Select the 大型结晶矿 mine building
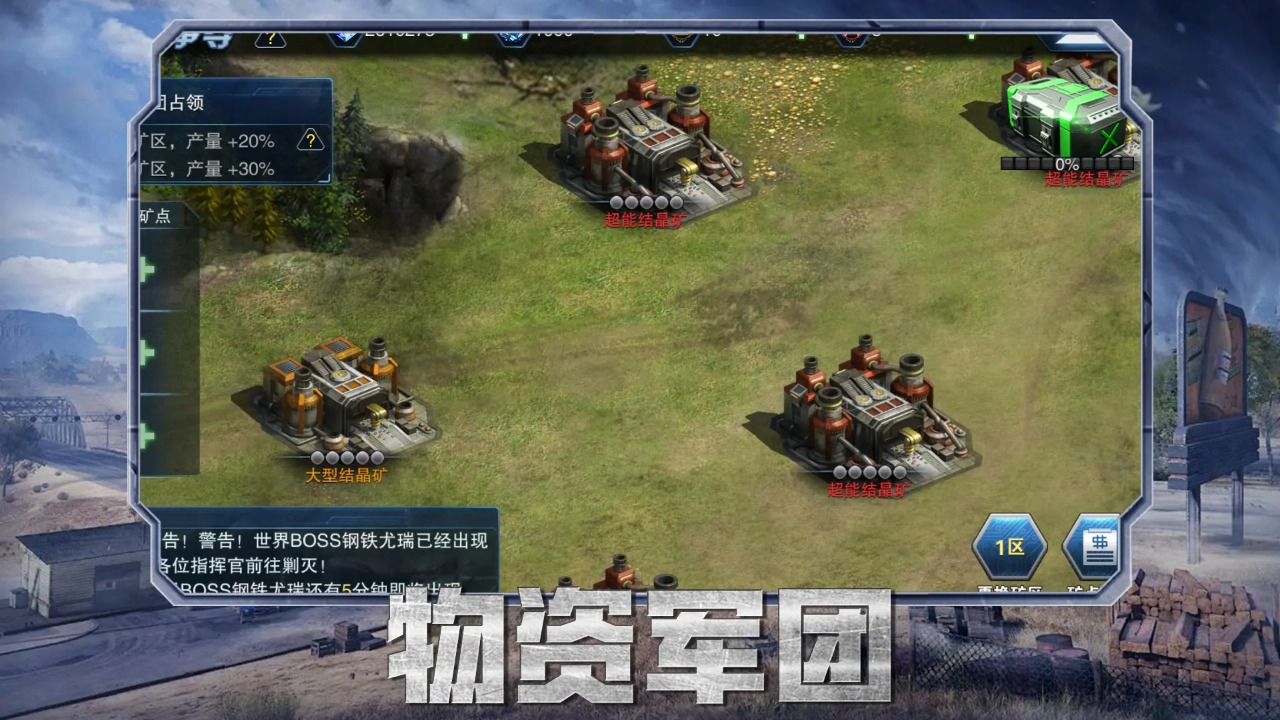This screenshot has width=1280, height=720. click(340, 400)
